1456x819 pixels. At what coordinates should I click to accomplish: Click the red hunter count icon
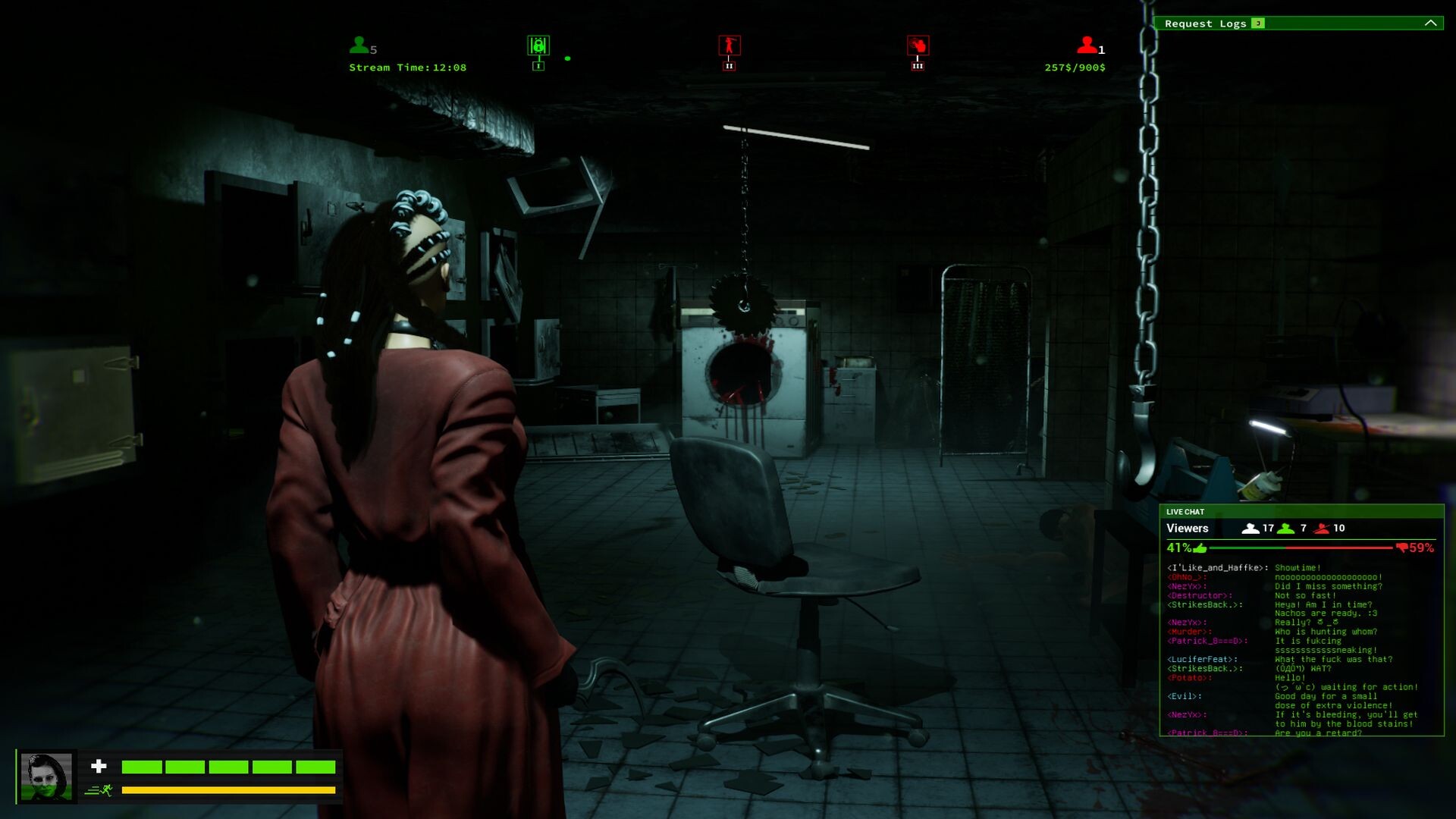(x=1086, y=45)
